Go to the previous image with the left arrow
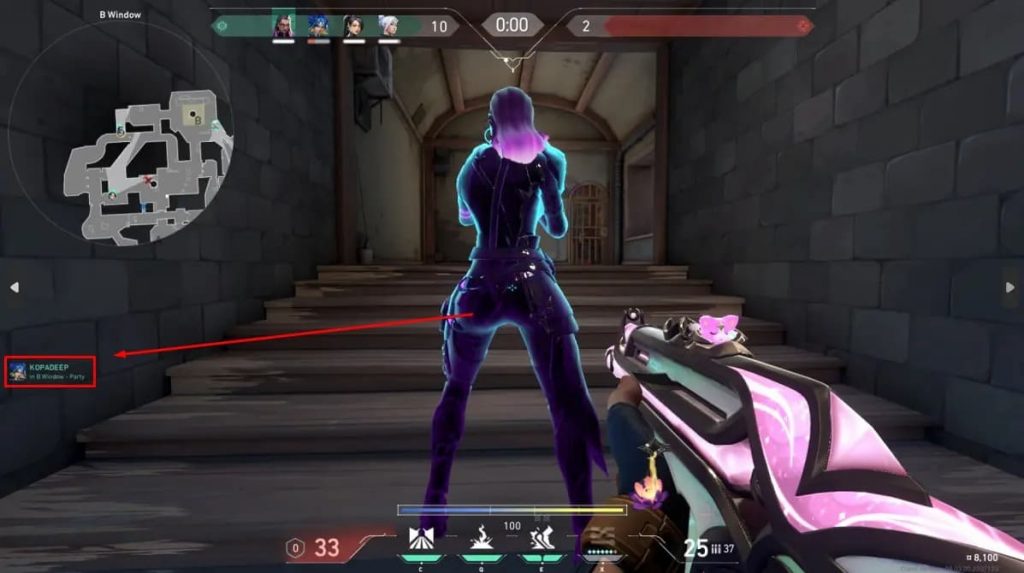Viewport: 1024px width, 573px height. pyautogui.click(x=15, y=287)
